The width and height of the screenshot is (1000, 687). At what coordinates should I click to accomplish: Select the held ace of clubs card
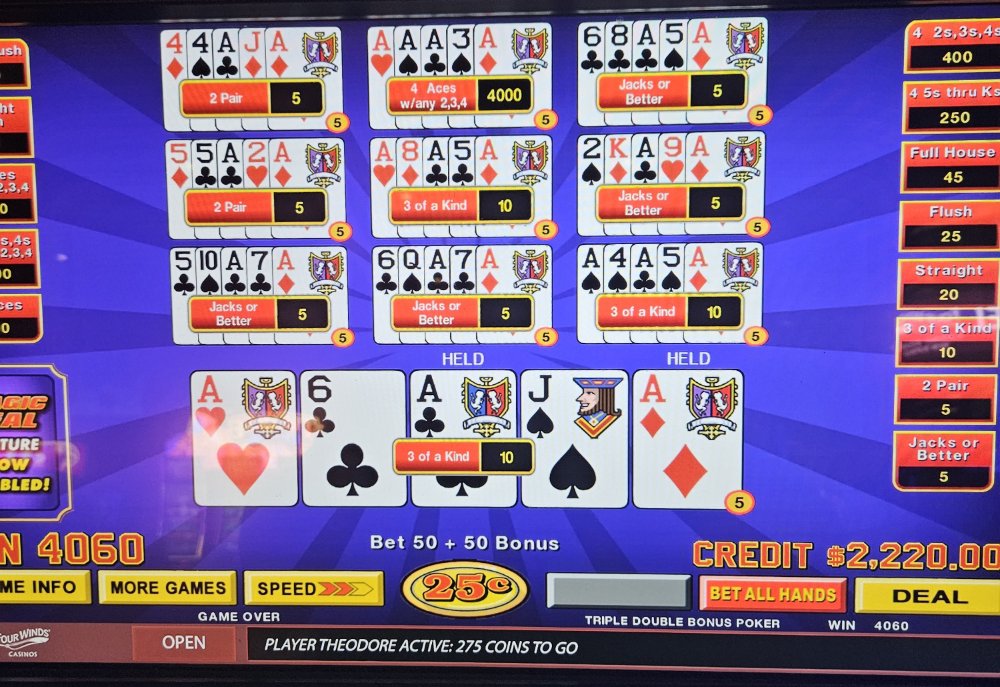click(463, 410)
